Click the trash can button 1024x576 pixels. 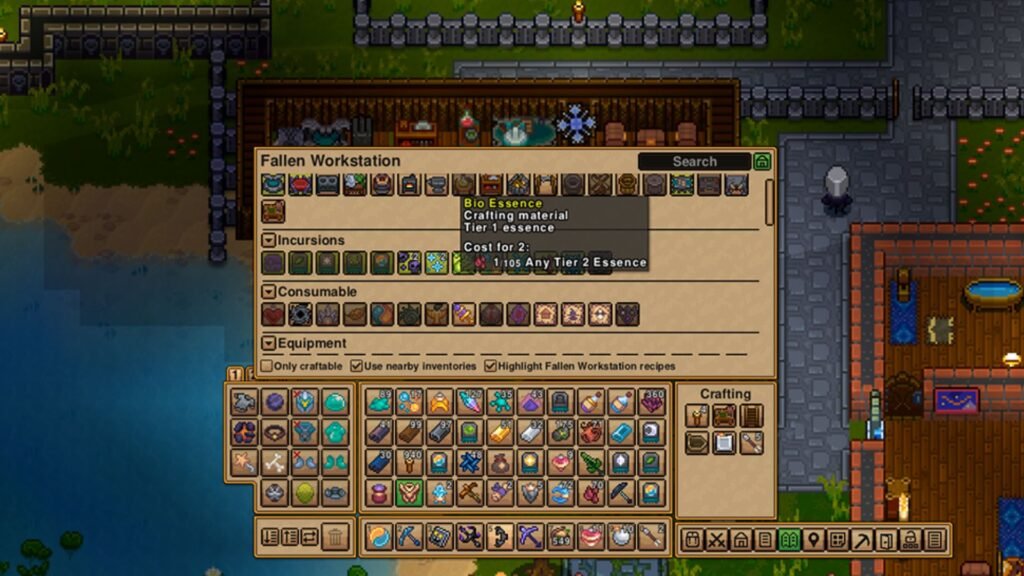[336, 537]
